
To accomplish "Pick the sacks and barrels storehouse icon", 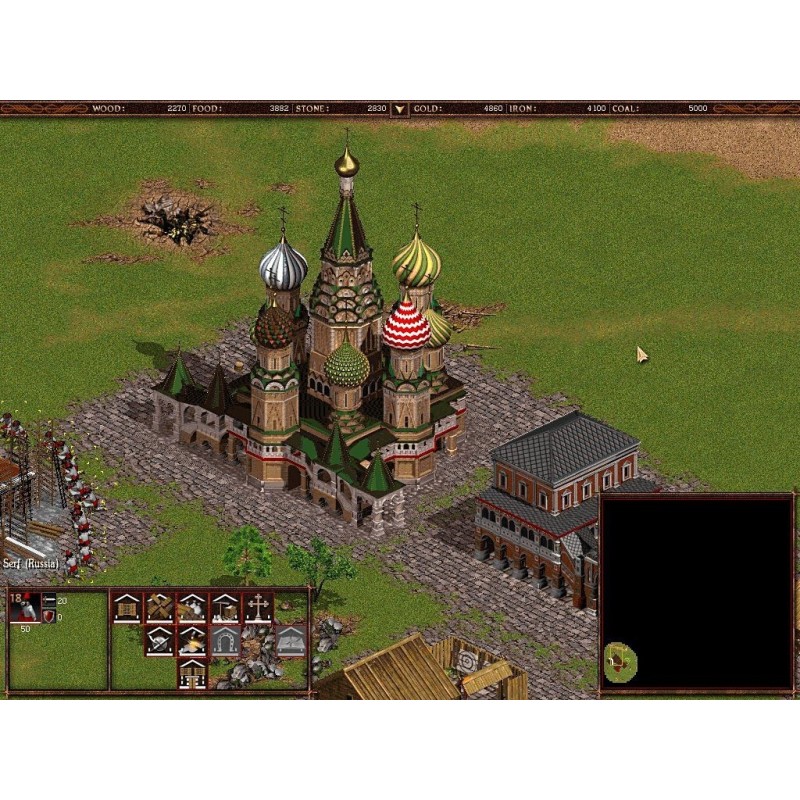I will point(192,607).
